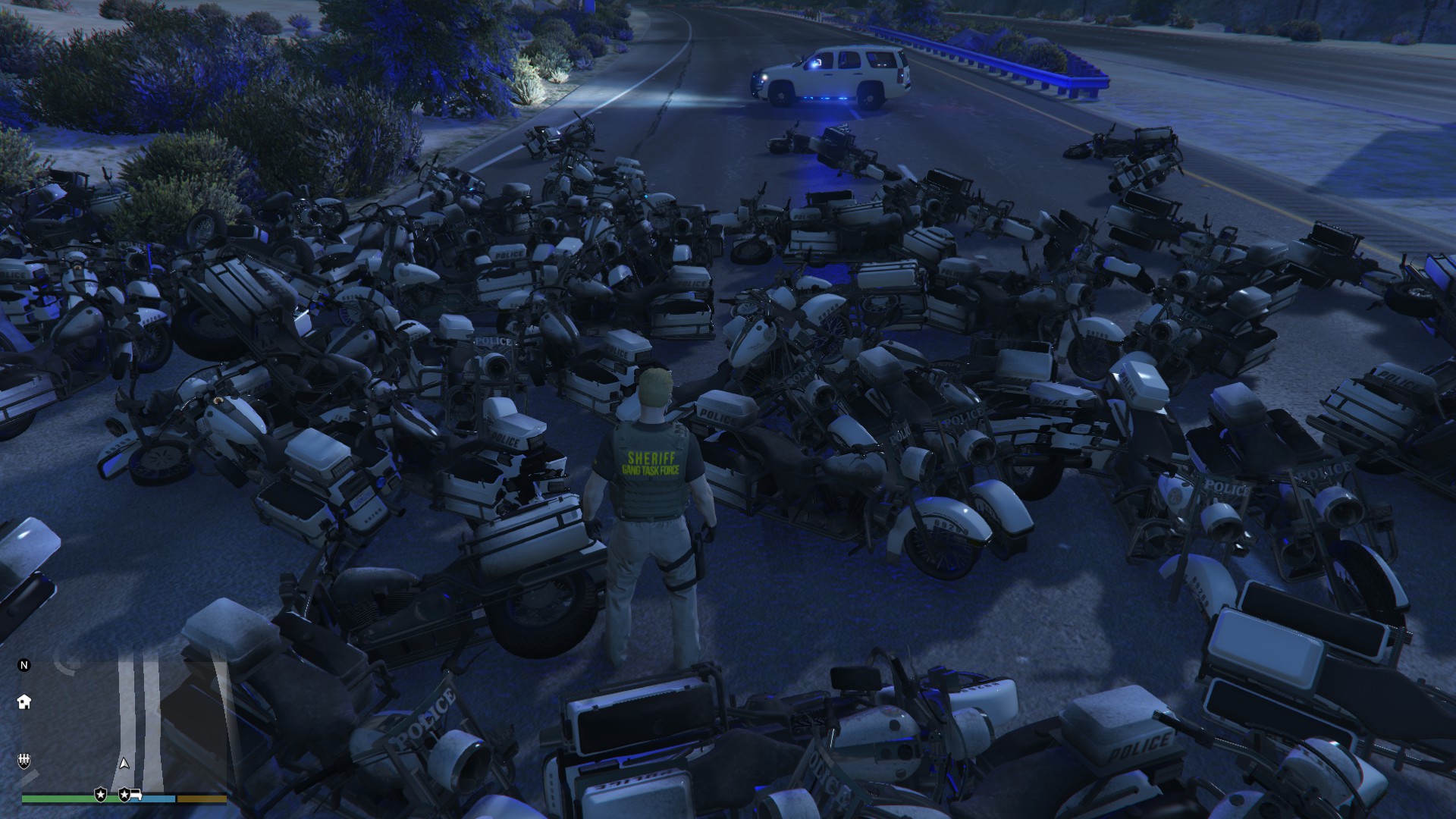Image resolution: width=1456 pixels, height=819 pixels.
Task: Click the north compass marker
Action: [x=24, y=665]
